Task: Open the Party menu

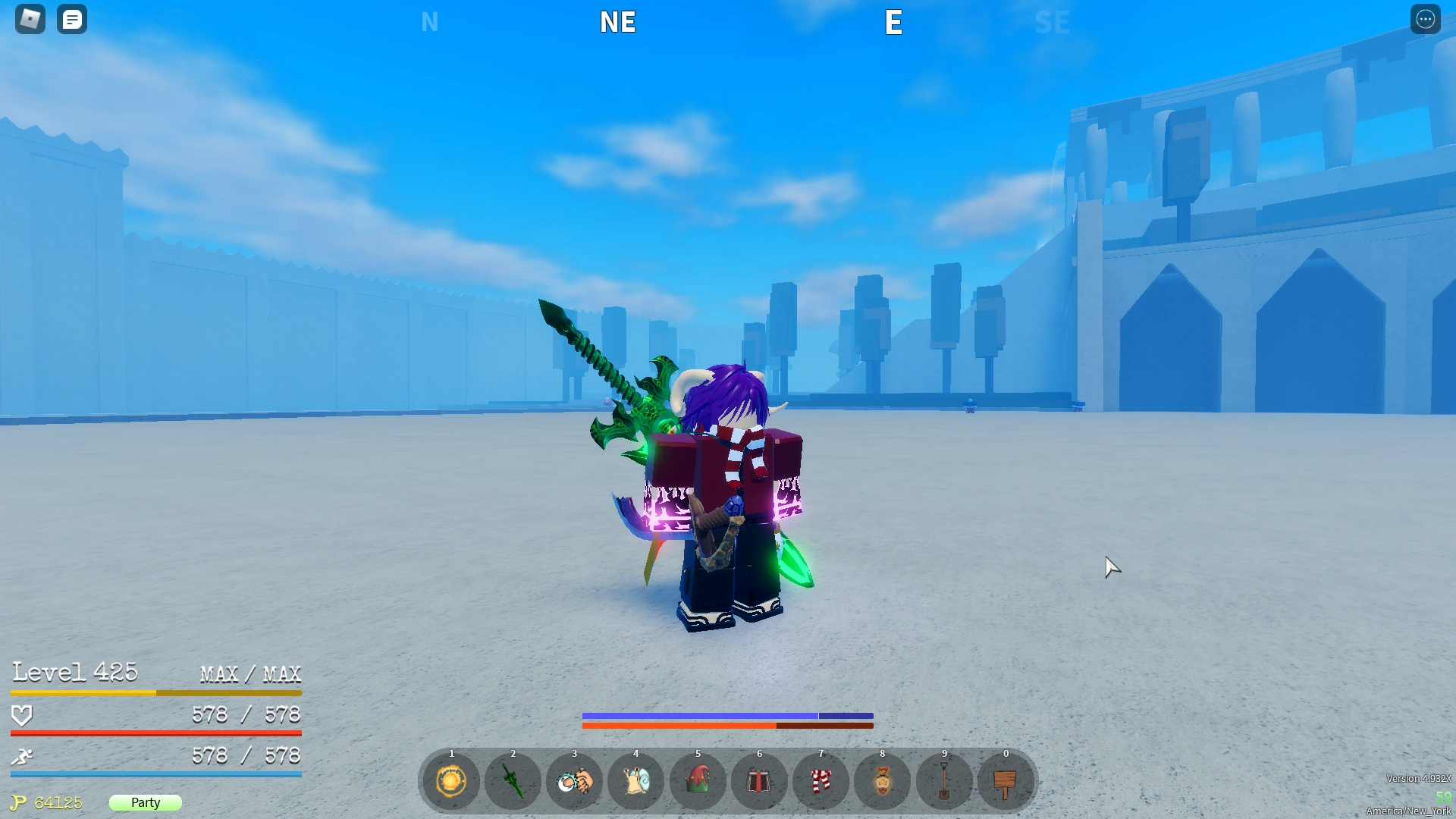Action: [x=145, y=802]
